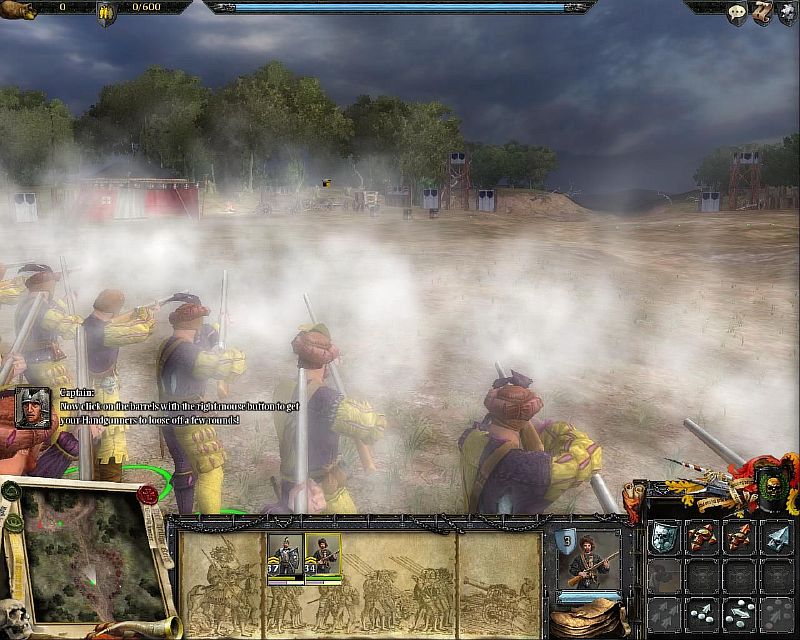Choose the pale blue arrowhead formation icon
This screenshot has height=640, width=800.
coord(775,539)
